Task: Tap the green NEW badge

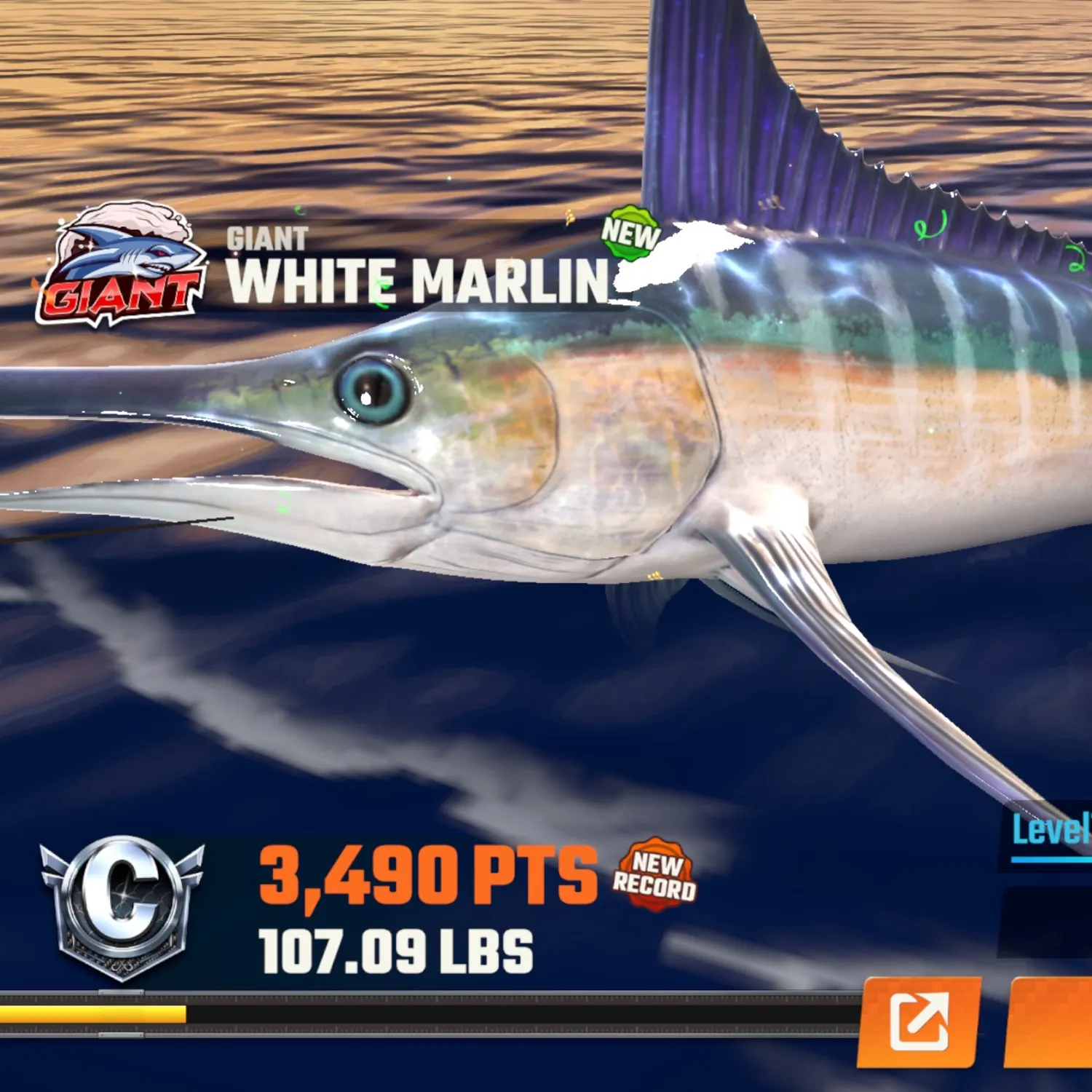Action: pos(630,234)
